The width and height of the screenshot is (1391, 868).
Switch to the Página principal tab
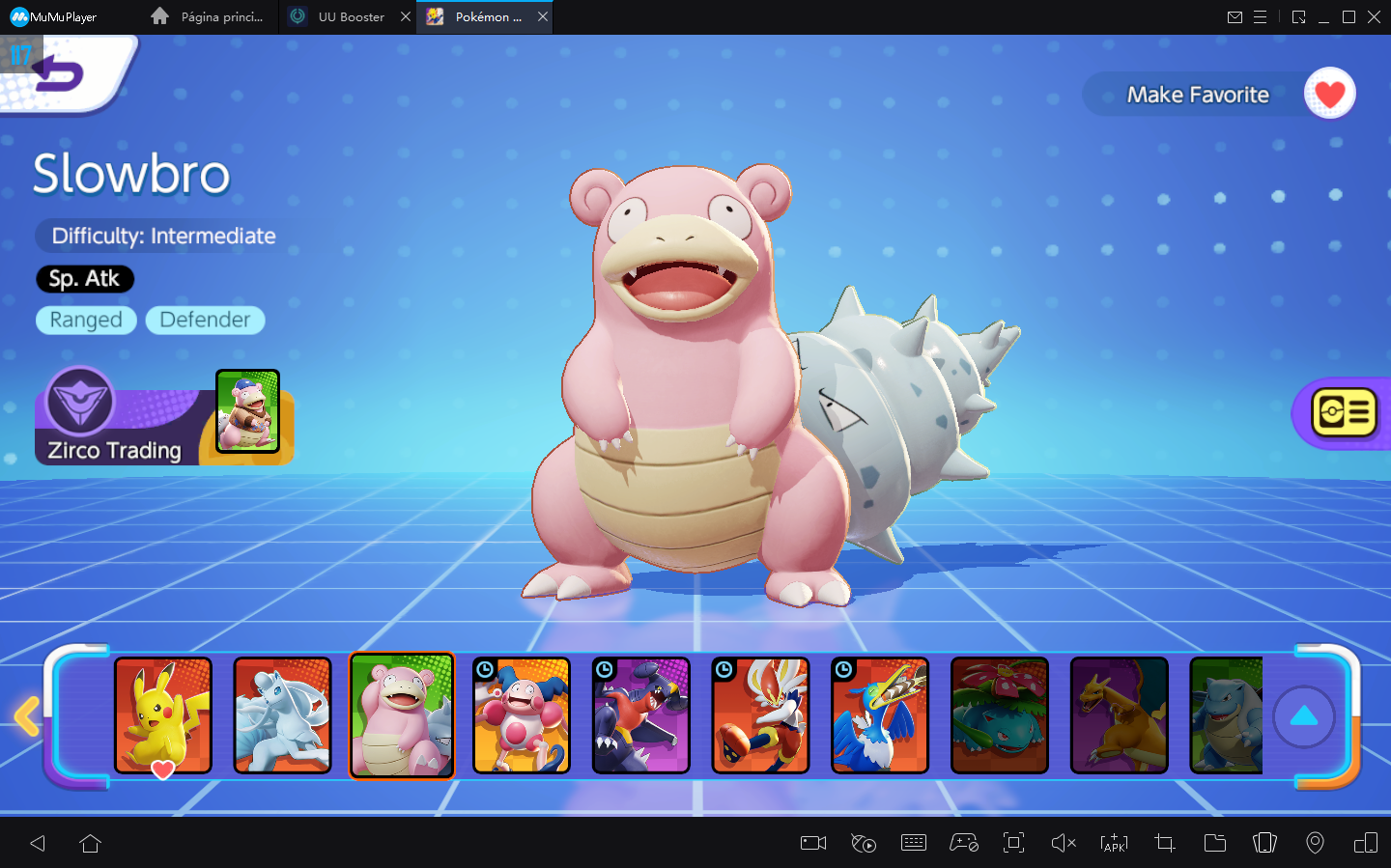[206, 16]
